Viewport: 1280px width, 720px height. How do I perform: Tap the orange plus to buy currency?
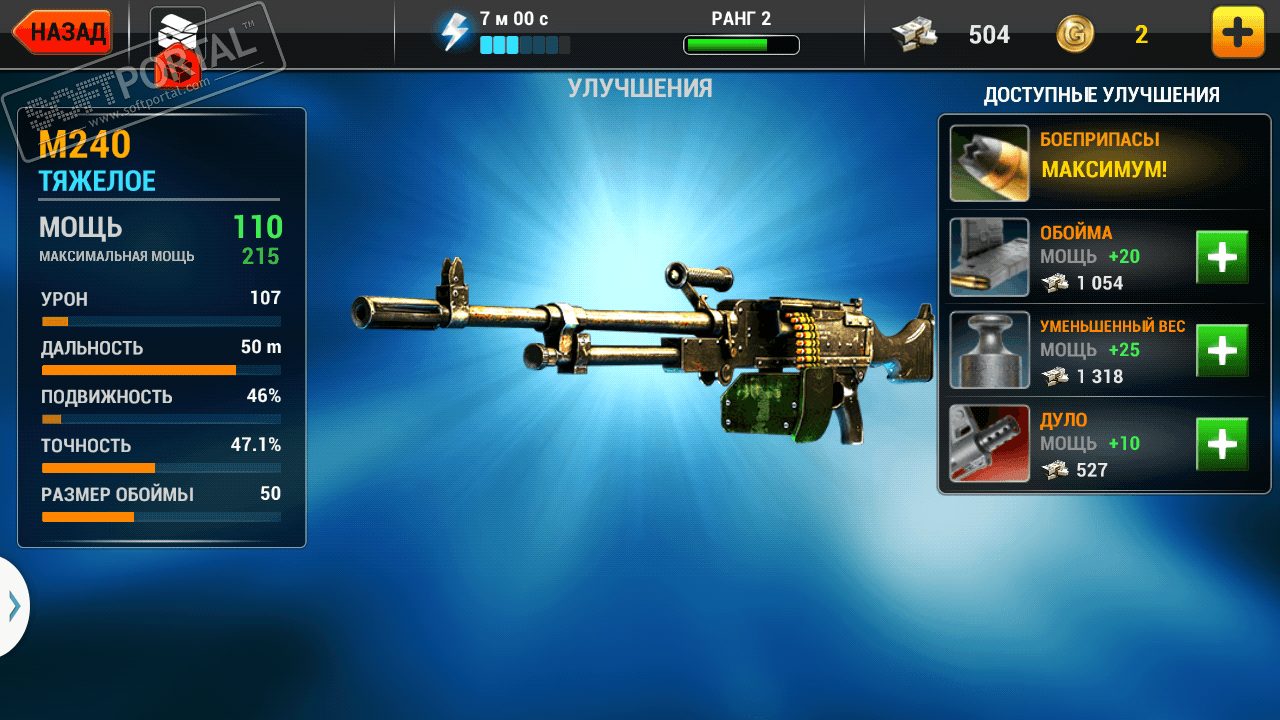[1237, 33]
